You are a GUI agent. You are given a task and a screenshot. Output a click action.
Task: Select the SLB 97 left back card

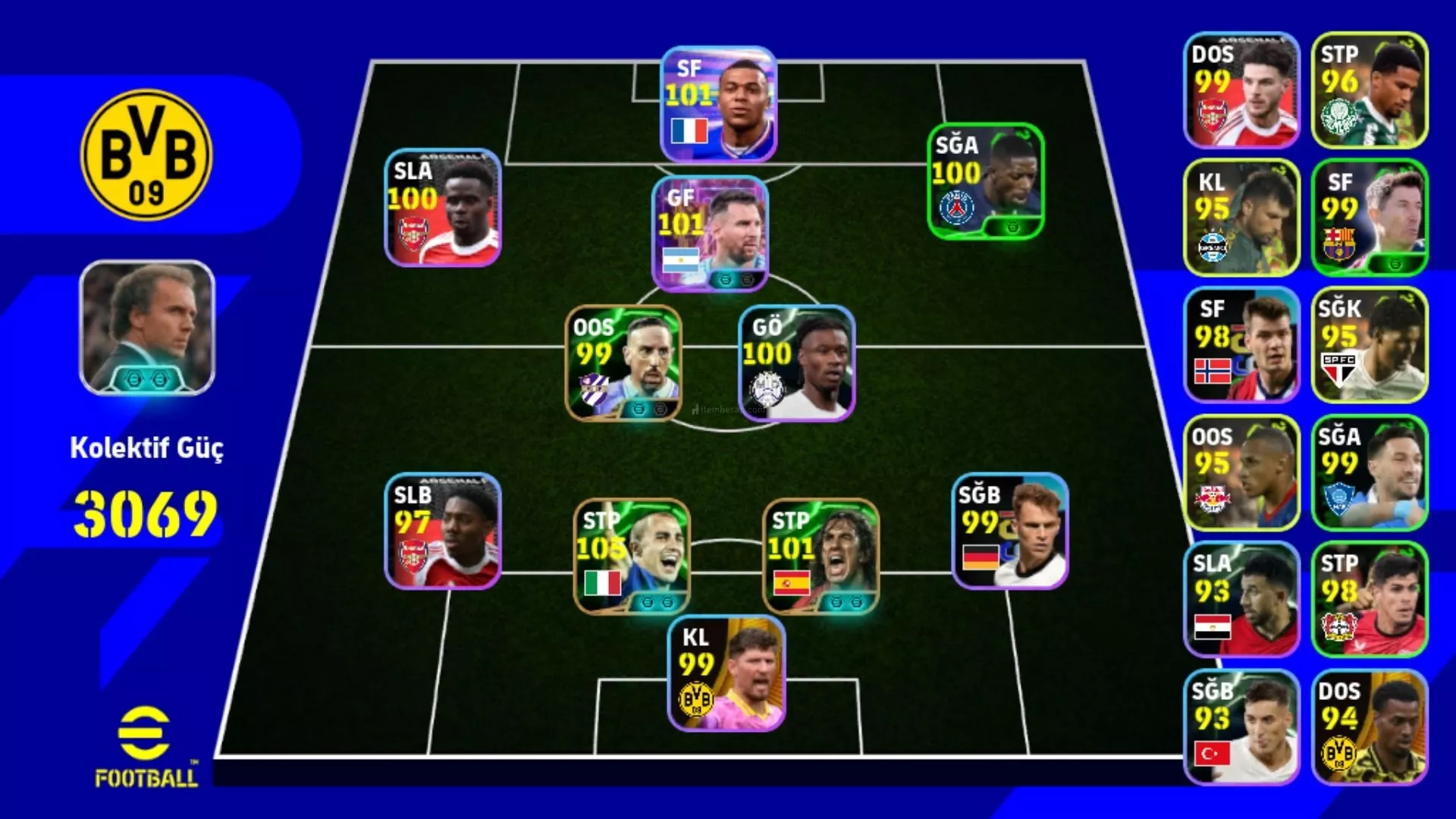click(443, 531)
